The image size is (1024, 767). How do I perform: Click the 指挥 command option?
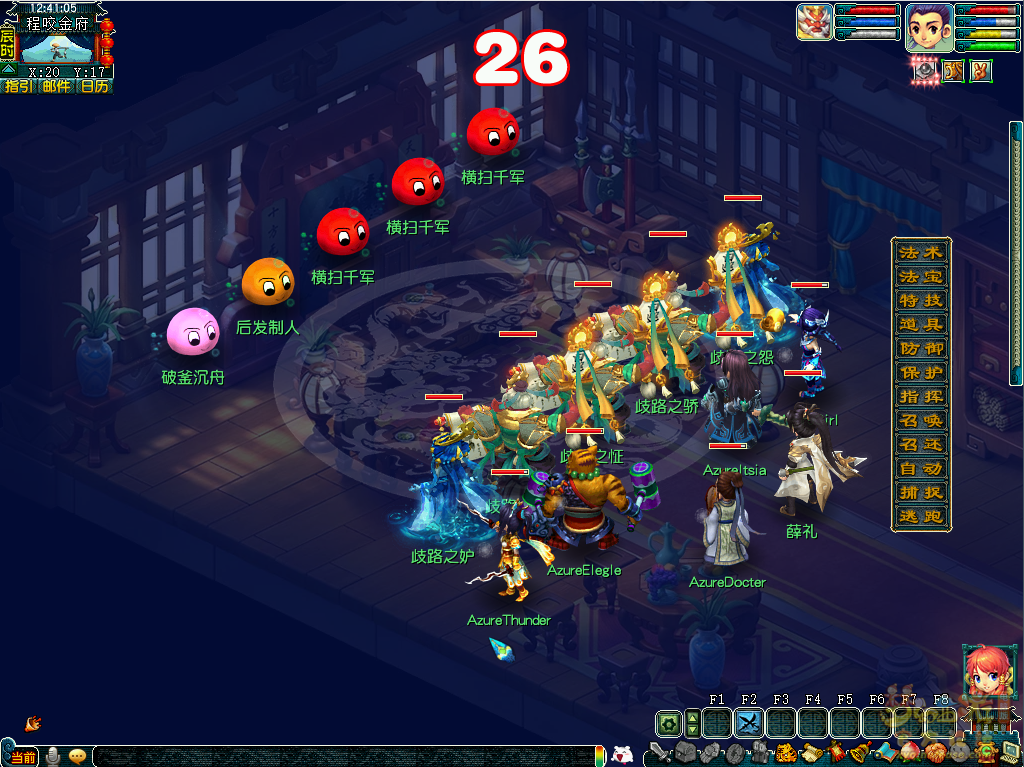tap(920, 396)
